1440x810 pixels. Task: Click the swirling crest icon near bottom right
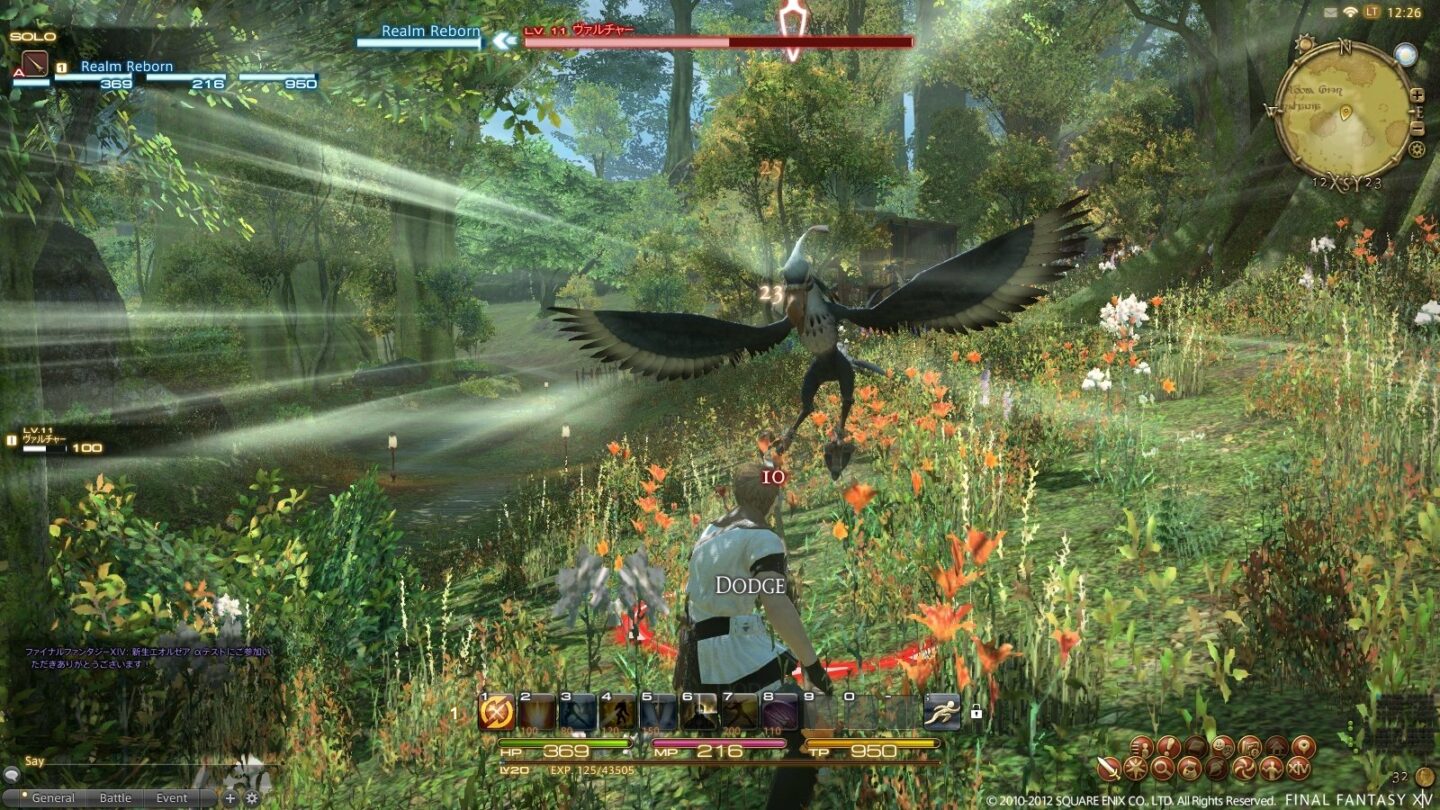1245,769
